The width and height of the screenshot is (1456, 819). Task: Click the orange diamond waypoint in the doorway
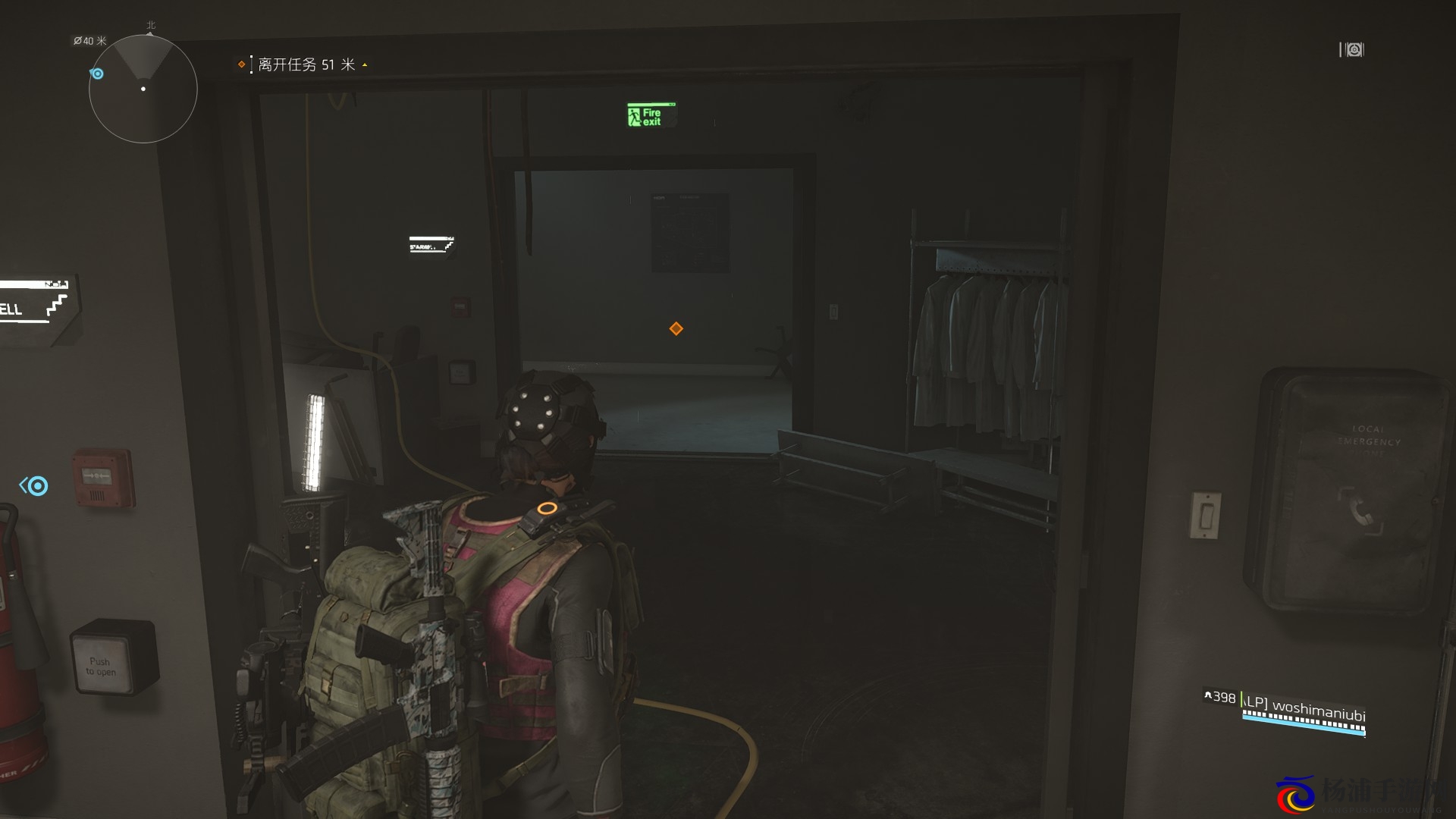click(x=676, y=328)
